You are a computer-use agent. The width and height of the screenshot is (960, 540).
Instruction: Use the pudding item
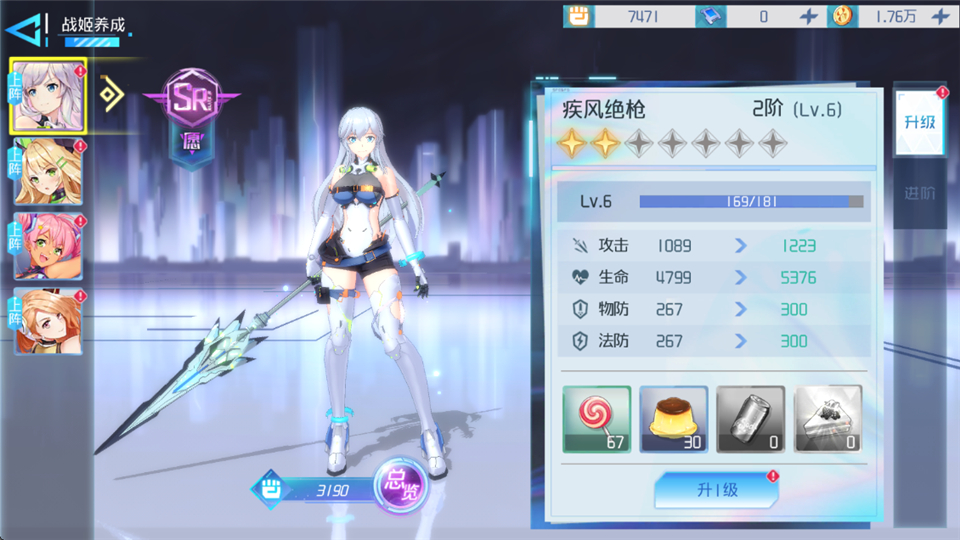click(674, 419)
